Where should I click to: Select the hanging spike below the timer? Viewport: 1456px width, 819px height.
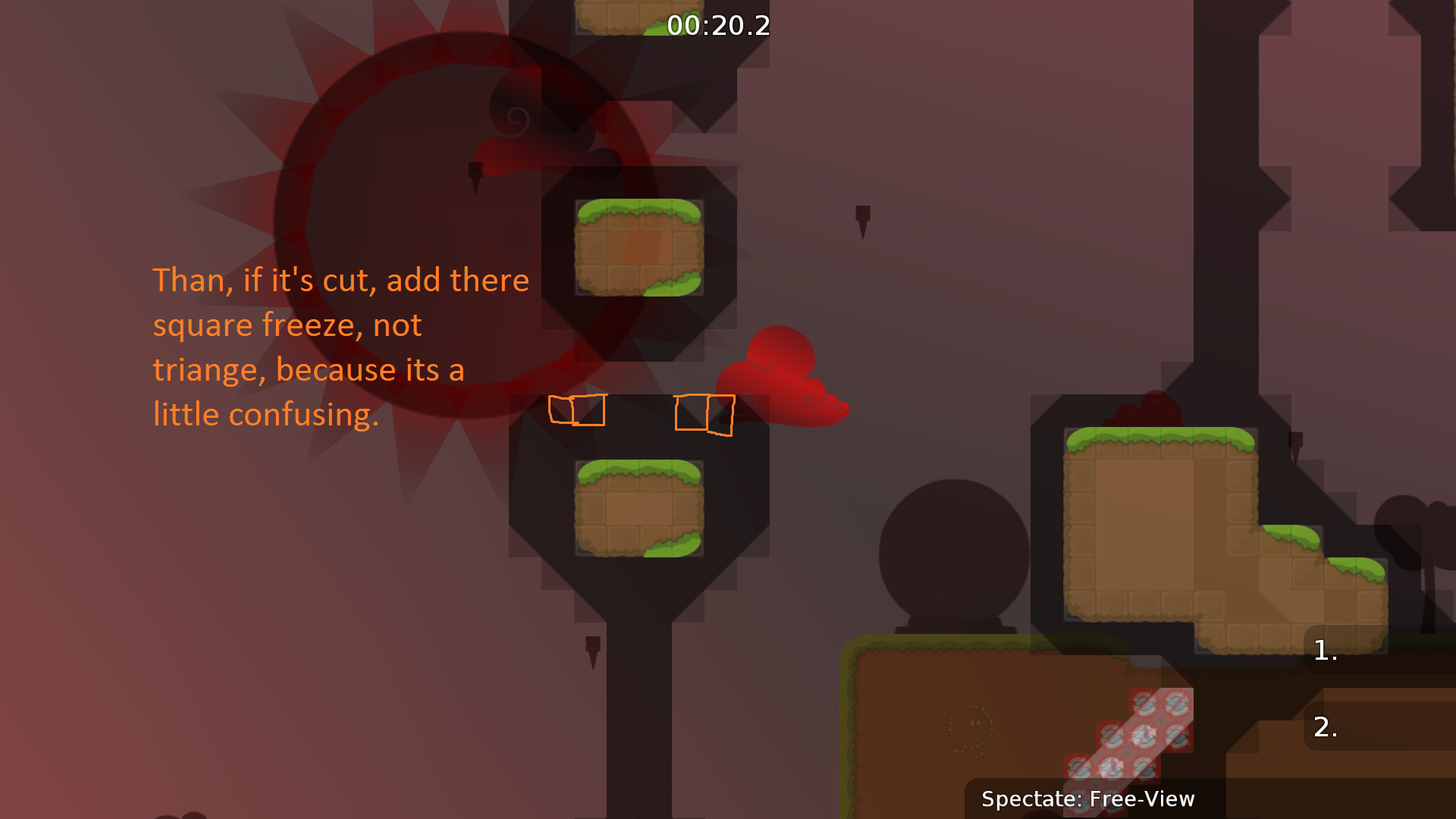477,176
